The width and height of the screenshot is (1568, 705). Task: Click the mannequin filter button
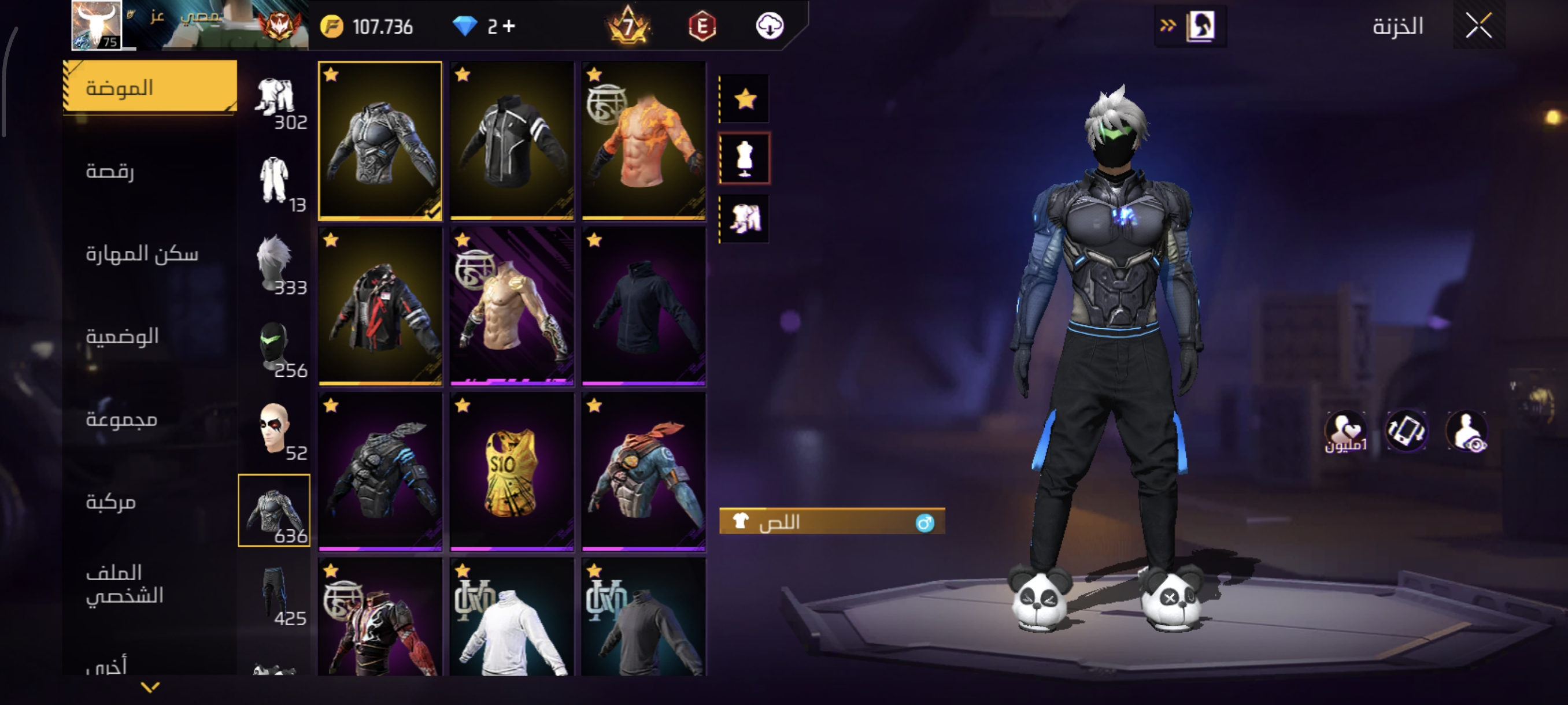tap(745, 159)
